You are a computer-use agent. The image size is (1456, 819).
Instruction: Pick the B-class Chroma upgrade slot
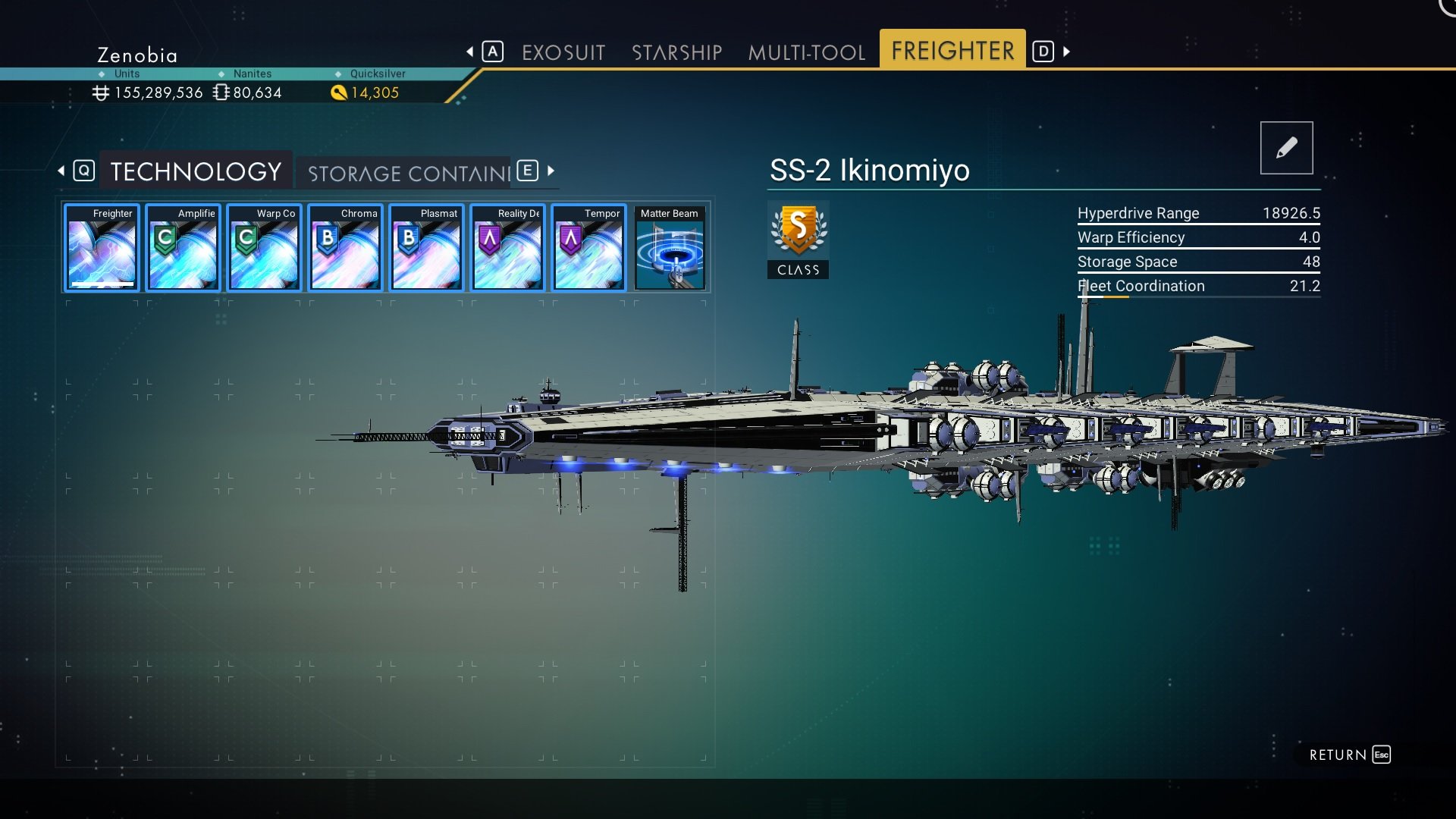(345, 248)
